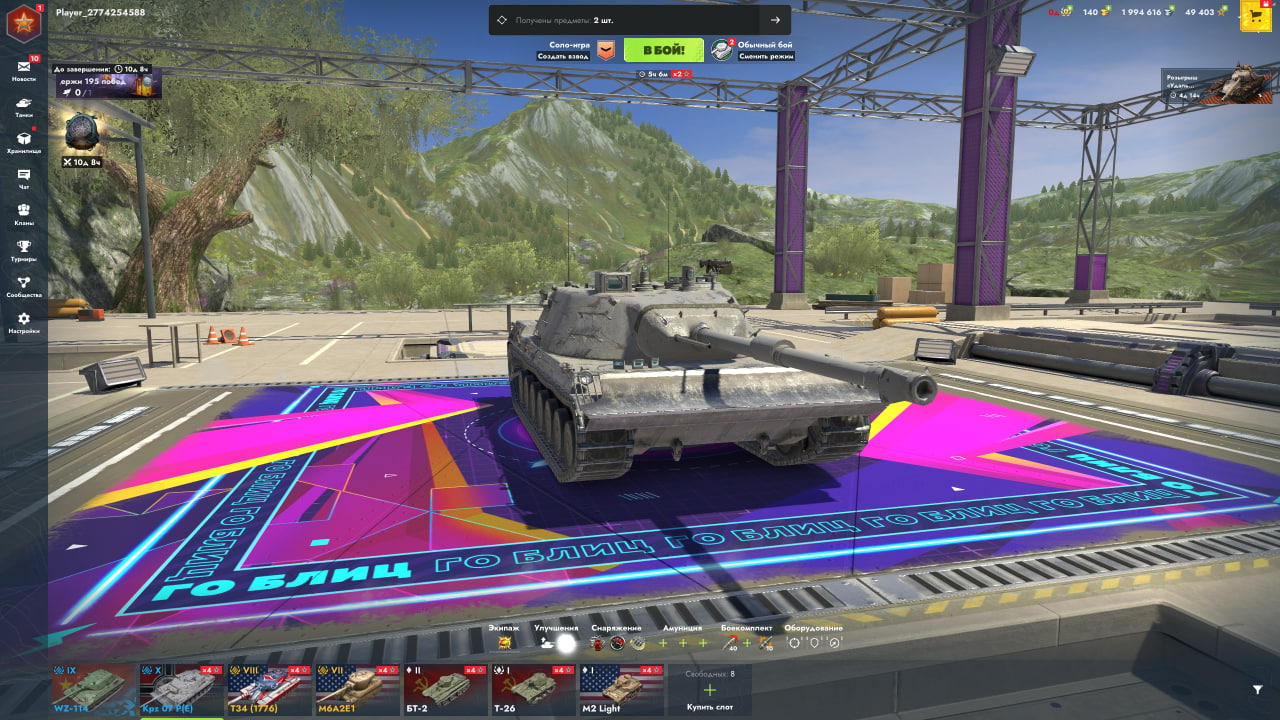Select the WZ-114 tank in the carousel

(93, 689)
